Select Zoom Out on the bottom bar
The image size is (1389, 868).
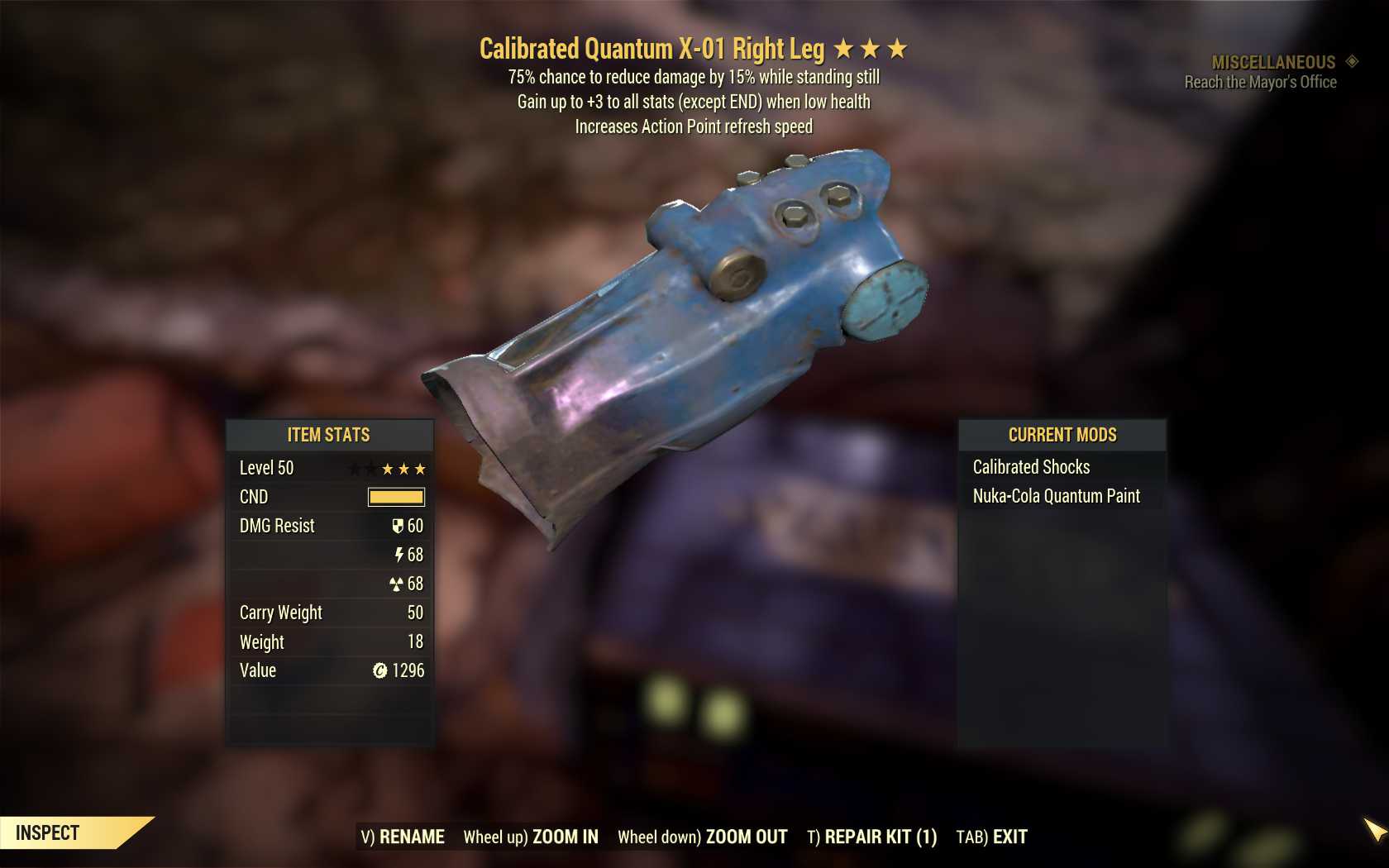(x=703, y=837)
